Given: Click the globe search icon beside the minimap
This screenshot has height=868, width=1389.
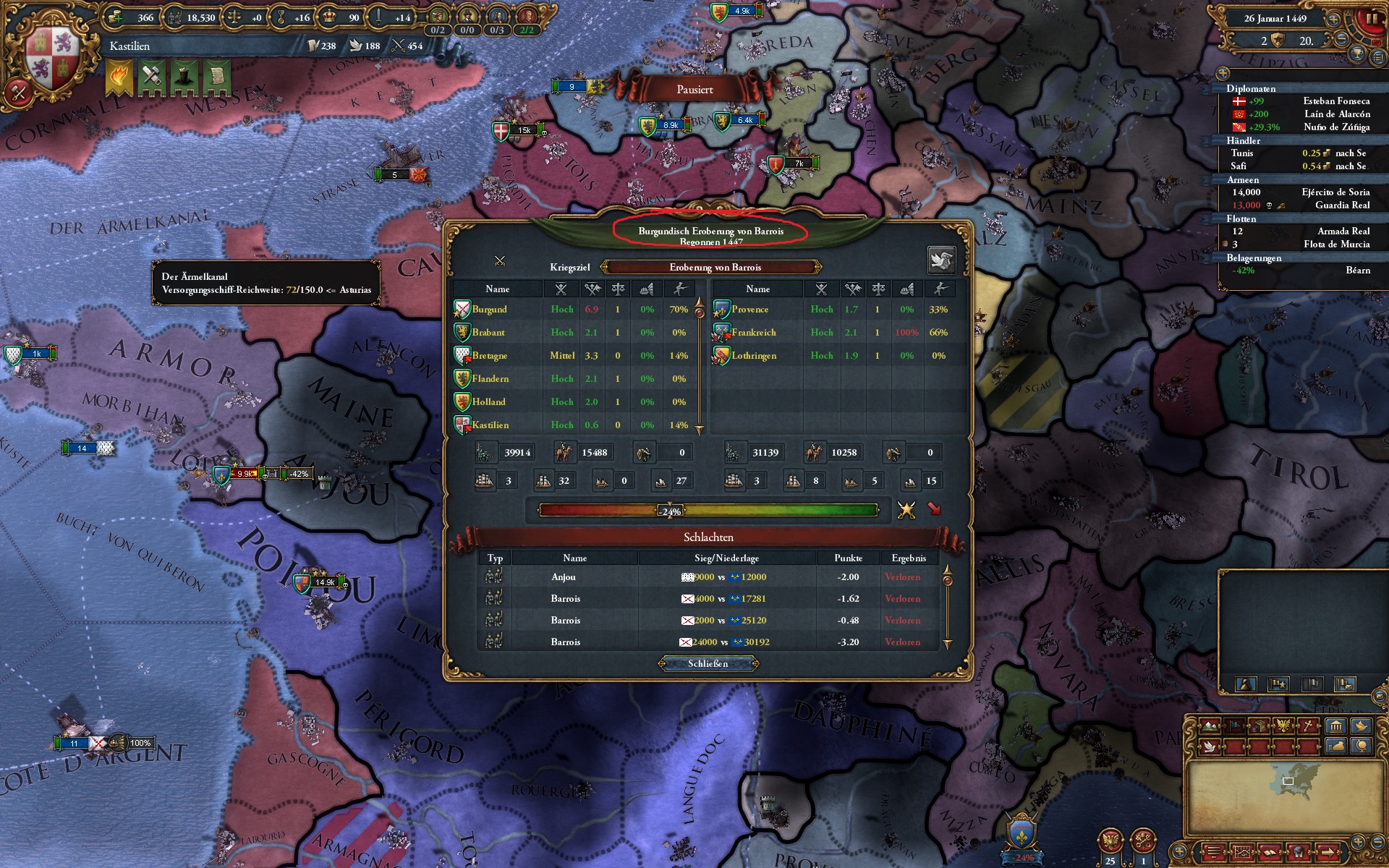Looking at the screenshot, I should click(x=1360, y=747).
